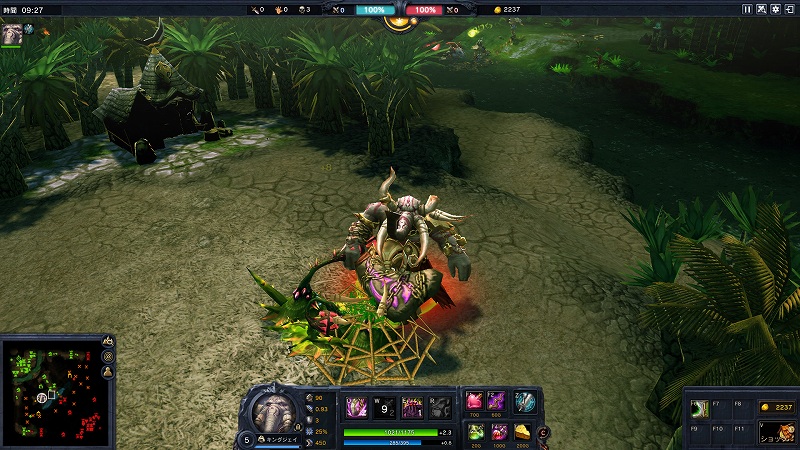The height and width of the screenshot is (450, 800).
Task: Toggle the round crosshair minimap button
Action: [x=107, y=357]
